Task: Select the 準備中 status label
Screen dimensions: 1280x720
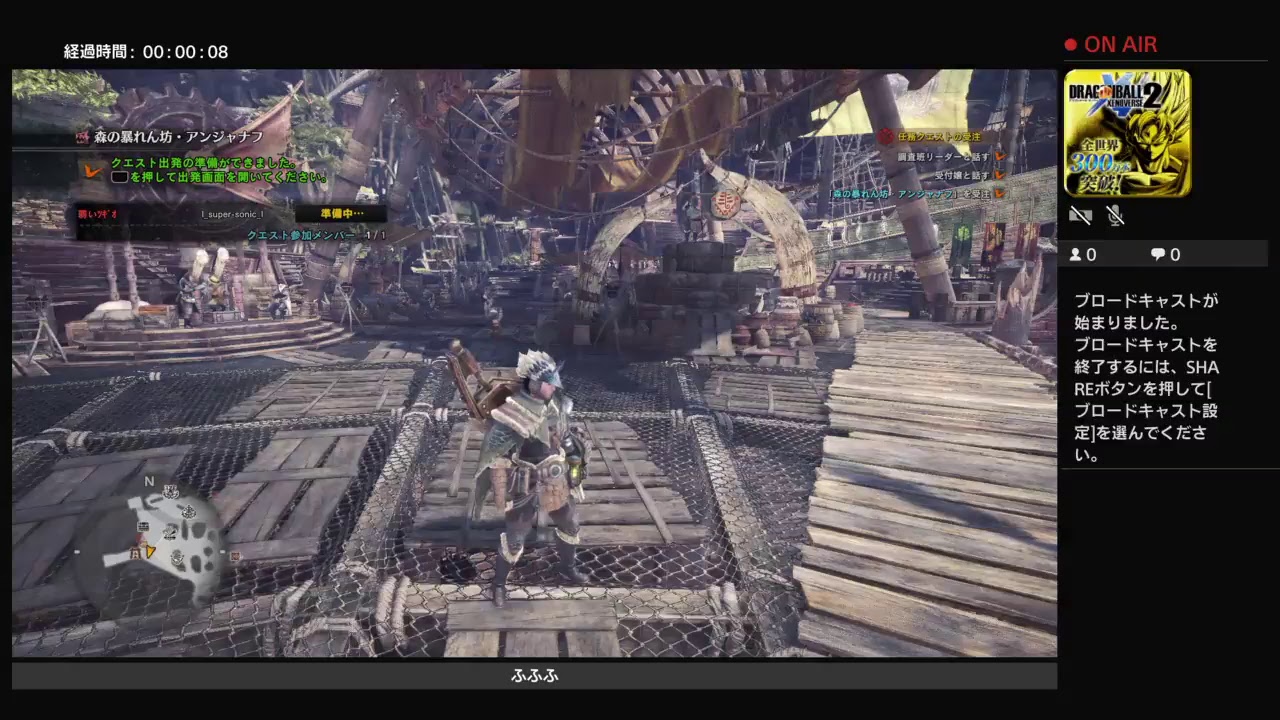Action: (x=341, y=214)
